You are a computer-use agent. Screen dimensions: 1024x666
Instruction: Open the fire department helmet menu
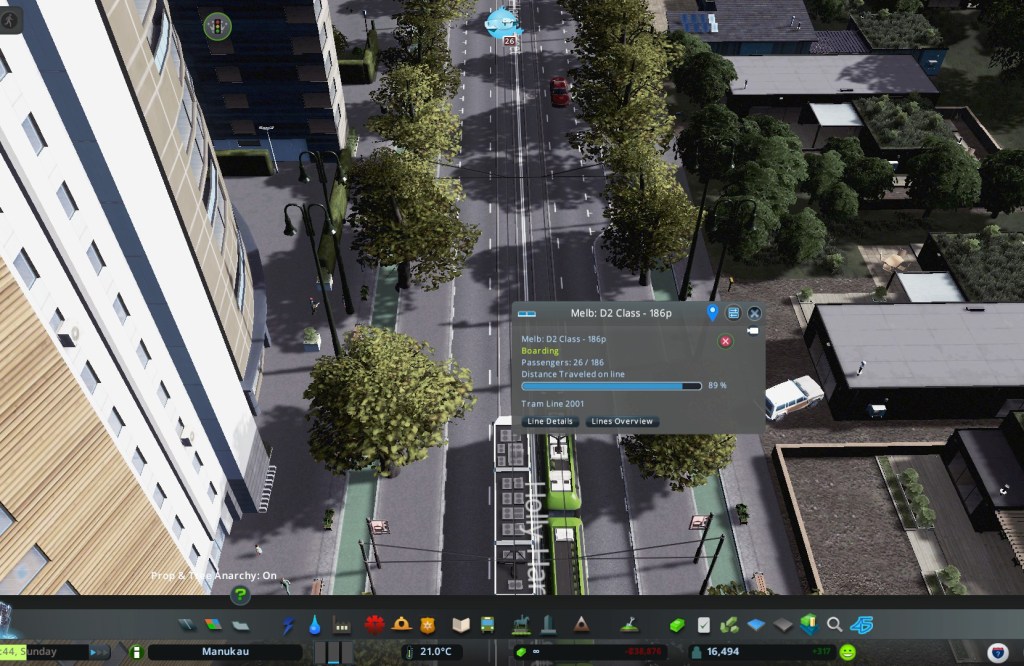[x=402, y=625]
